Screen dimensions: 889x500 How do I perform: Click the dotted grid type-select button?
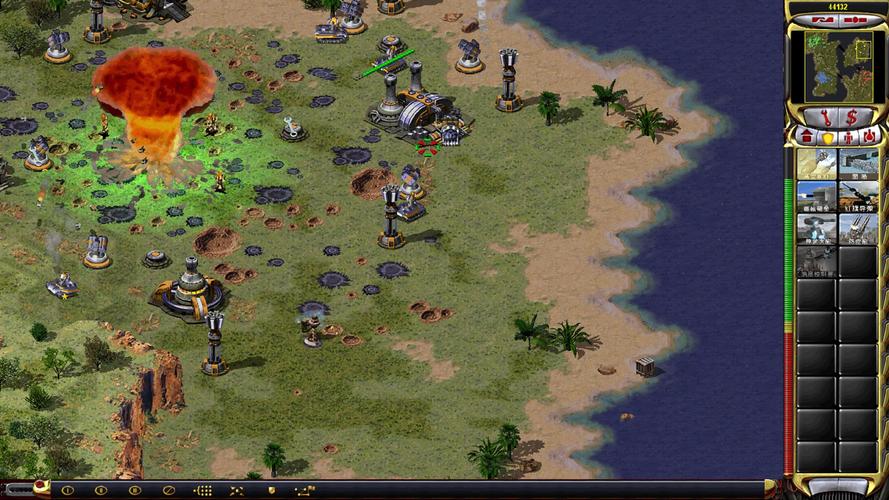tap(203, 490)
